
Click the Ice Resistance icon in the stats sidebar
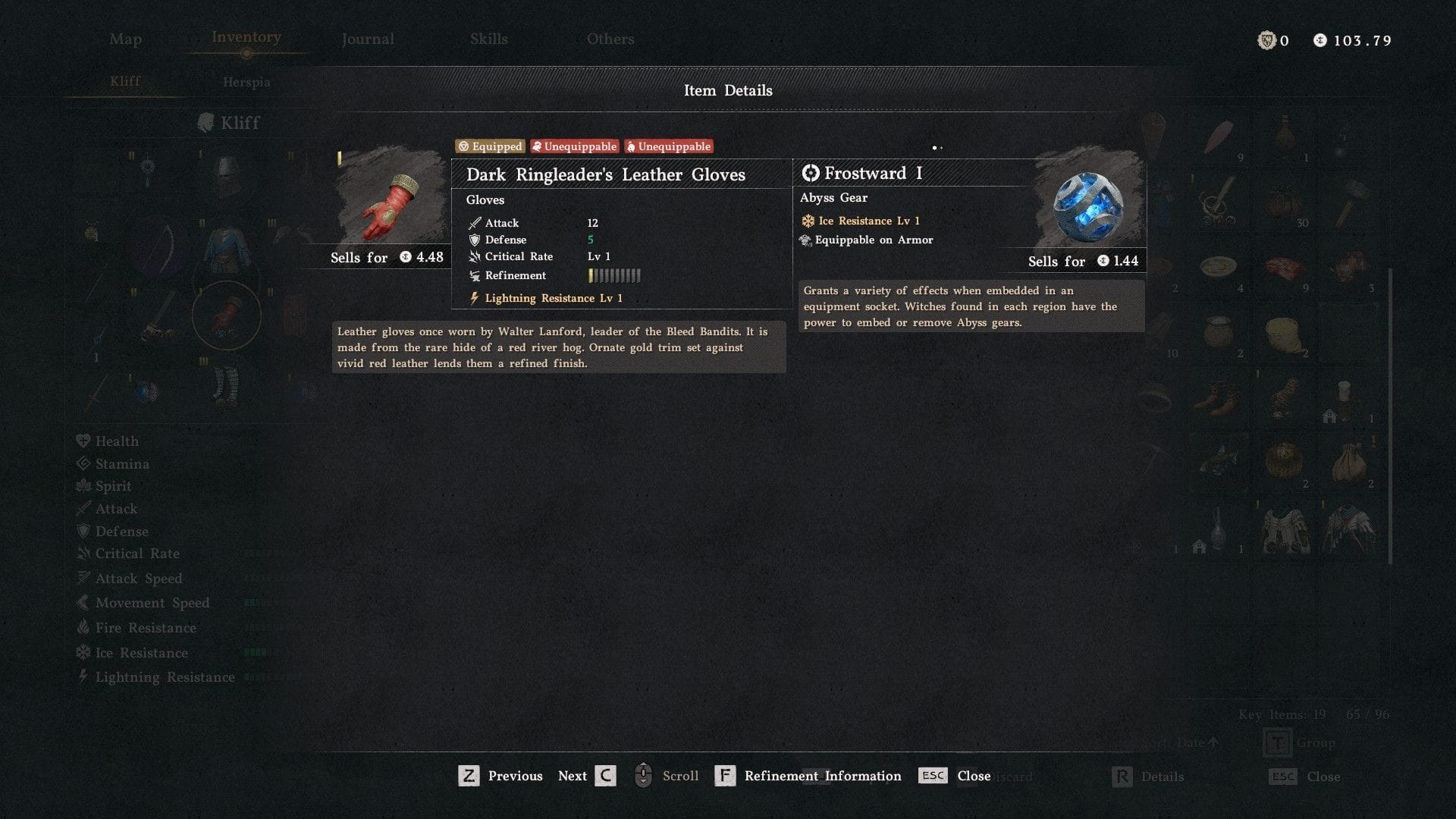[83, 652]
